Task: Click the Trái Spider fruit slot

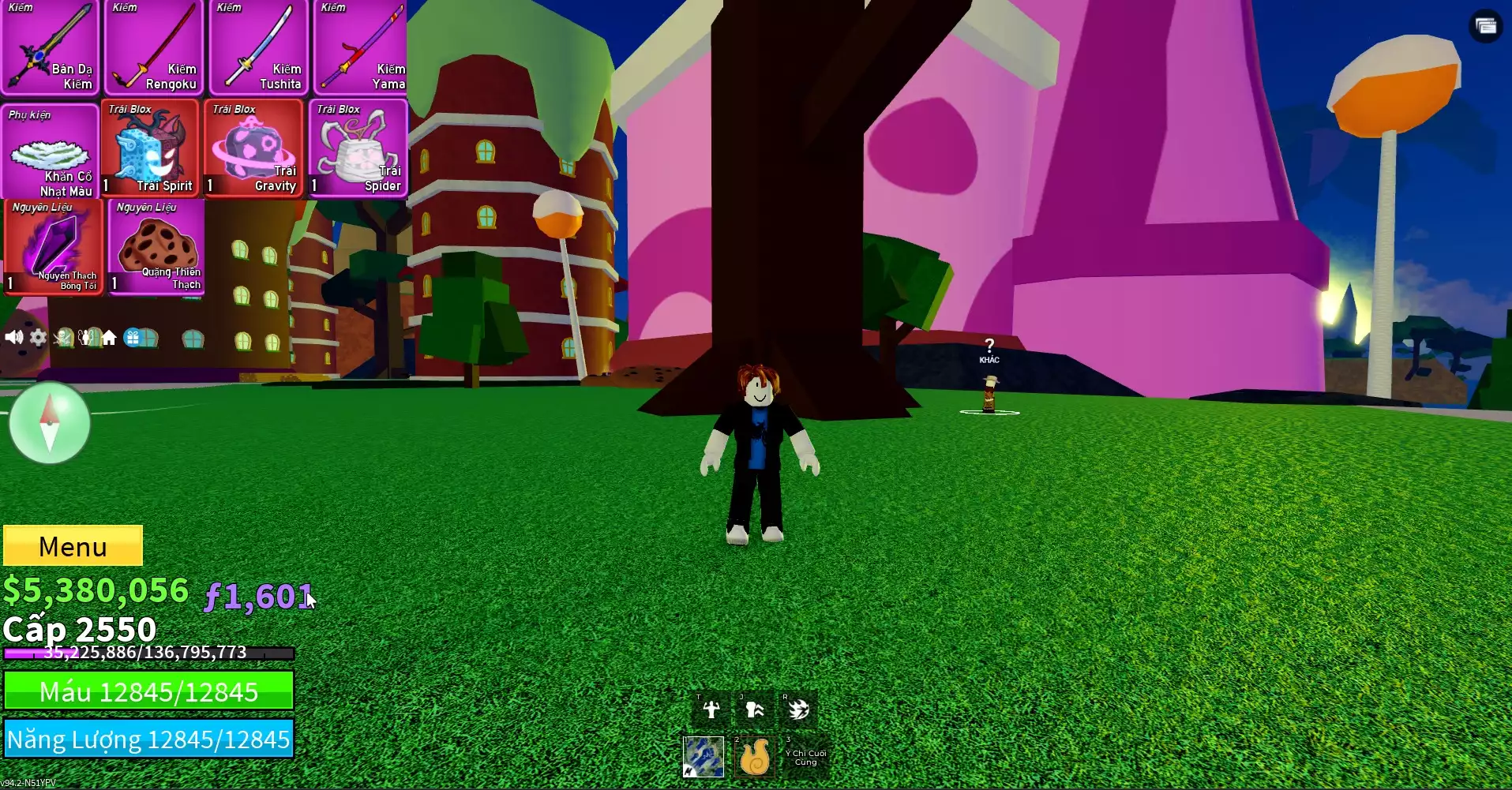Action: click(x=358, y=148)
